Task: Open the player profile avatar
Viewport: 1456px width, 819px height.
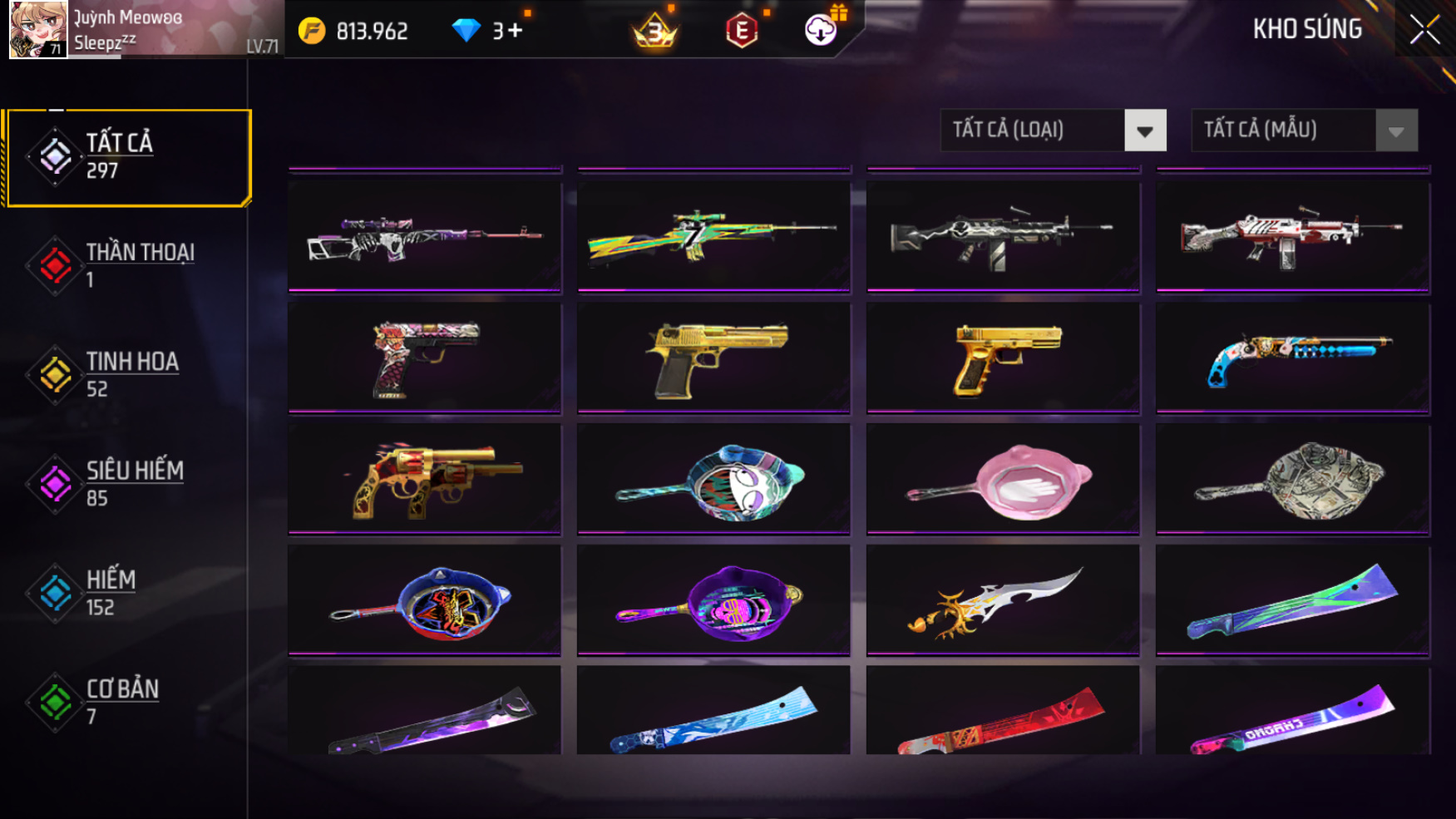Action: click(37, 30)
